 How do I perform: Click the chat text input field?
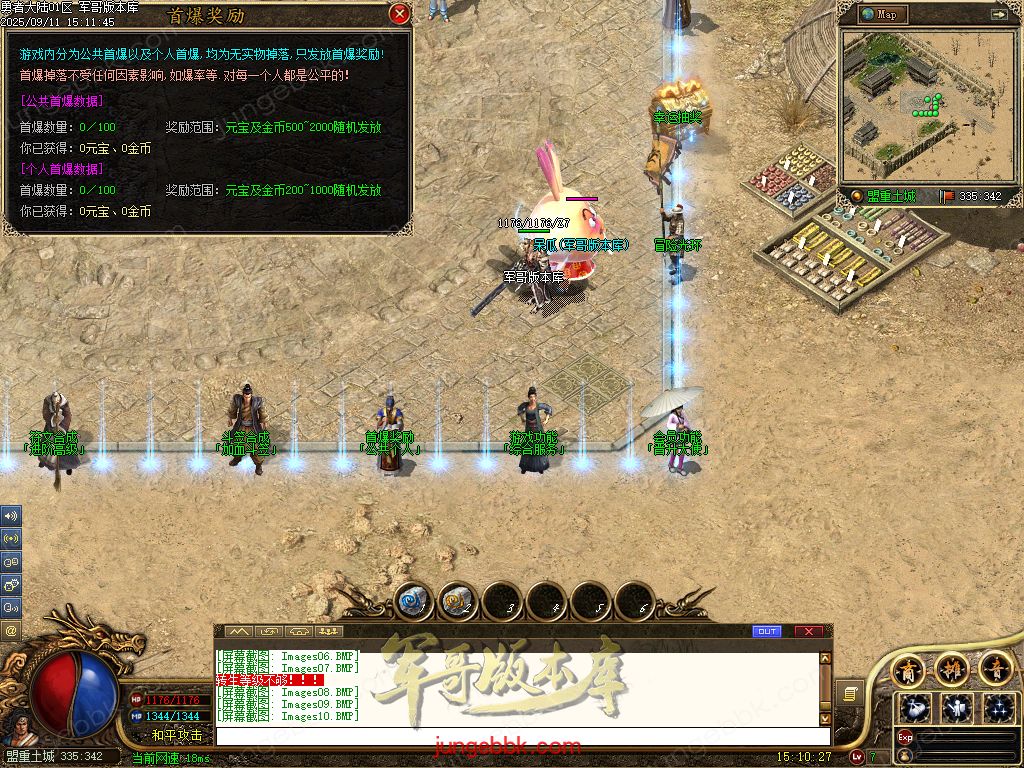[520, 736]
